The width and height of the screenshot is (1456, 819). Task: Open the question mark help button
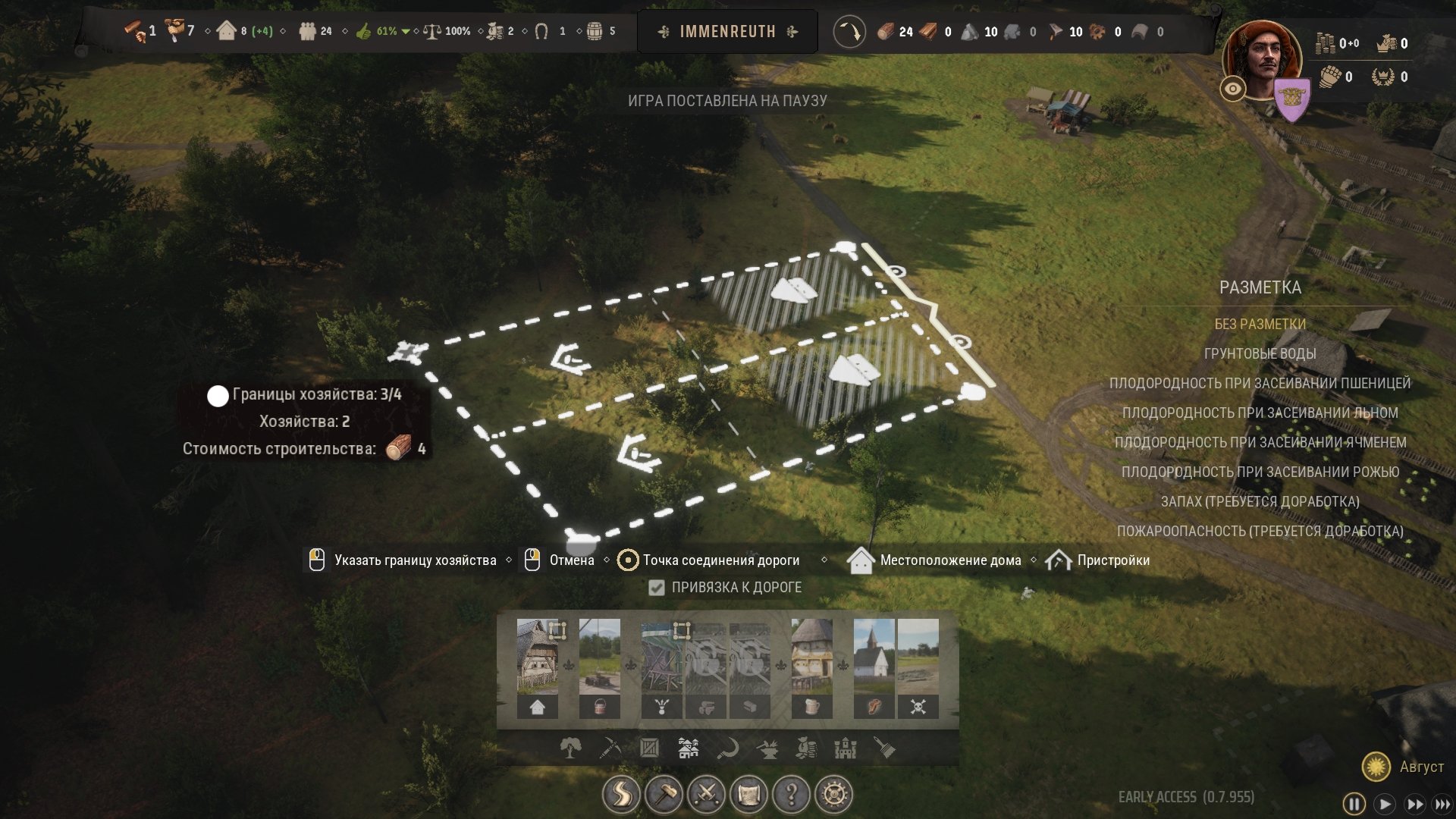click(791, 795)
